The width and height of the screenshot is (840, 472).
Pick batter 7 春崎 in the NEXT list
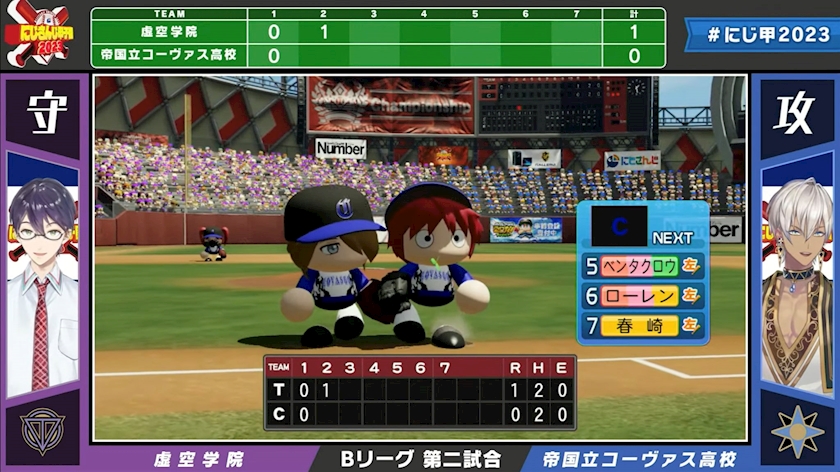[642, 325]
